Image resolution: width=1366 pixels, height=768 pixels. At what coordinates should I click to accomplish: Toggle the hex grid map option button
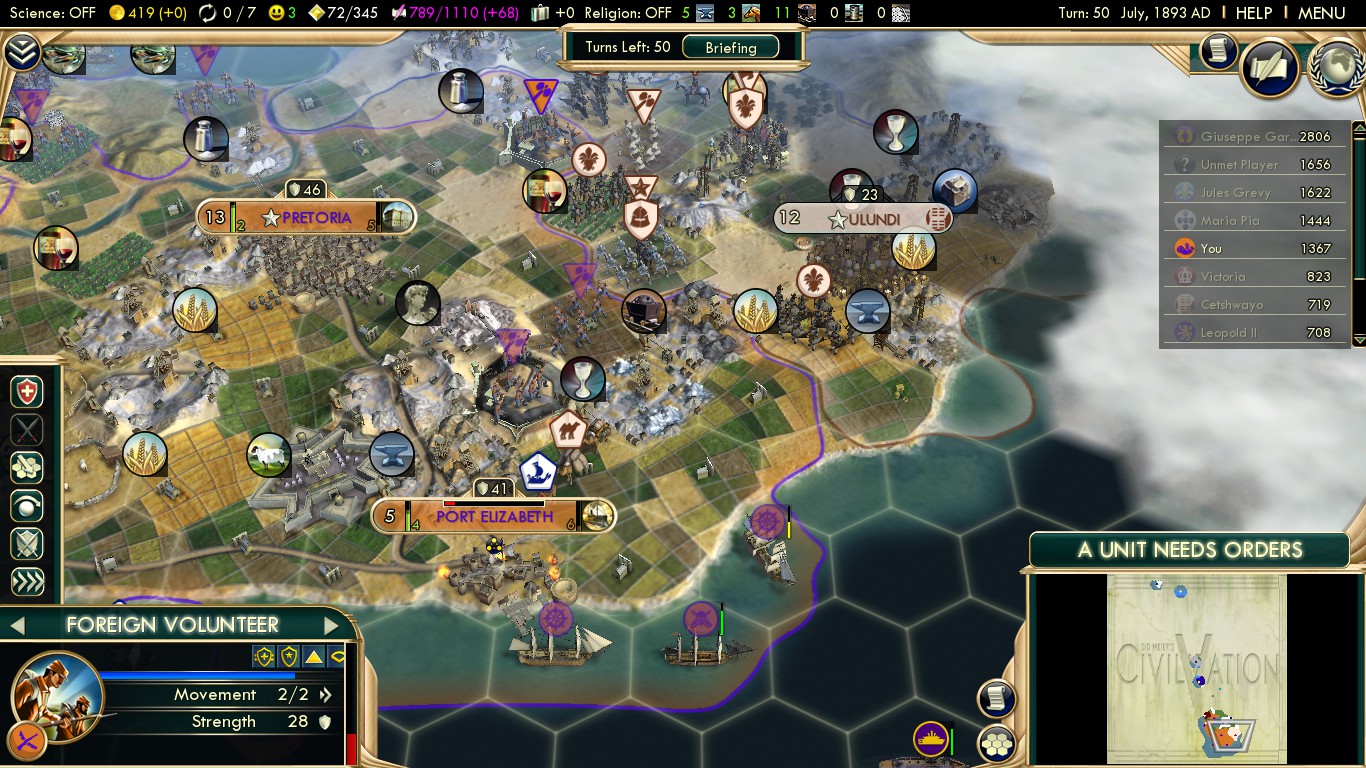(996, 743)
